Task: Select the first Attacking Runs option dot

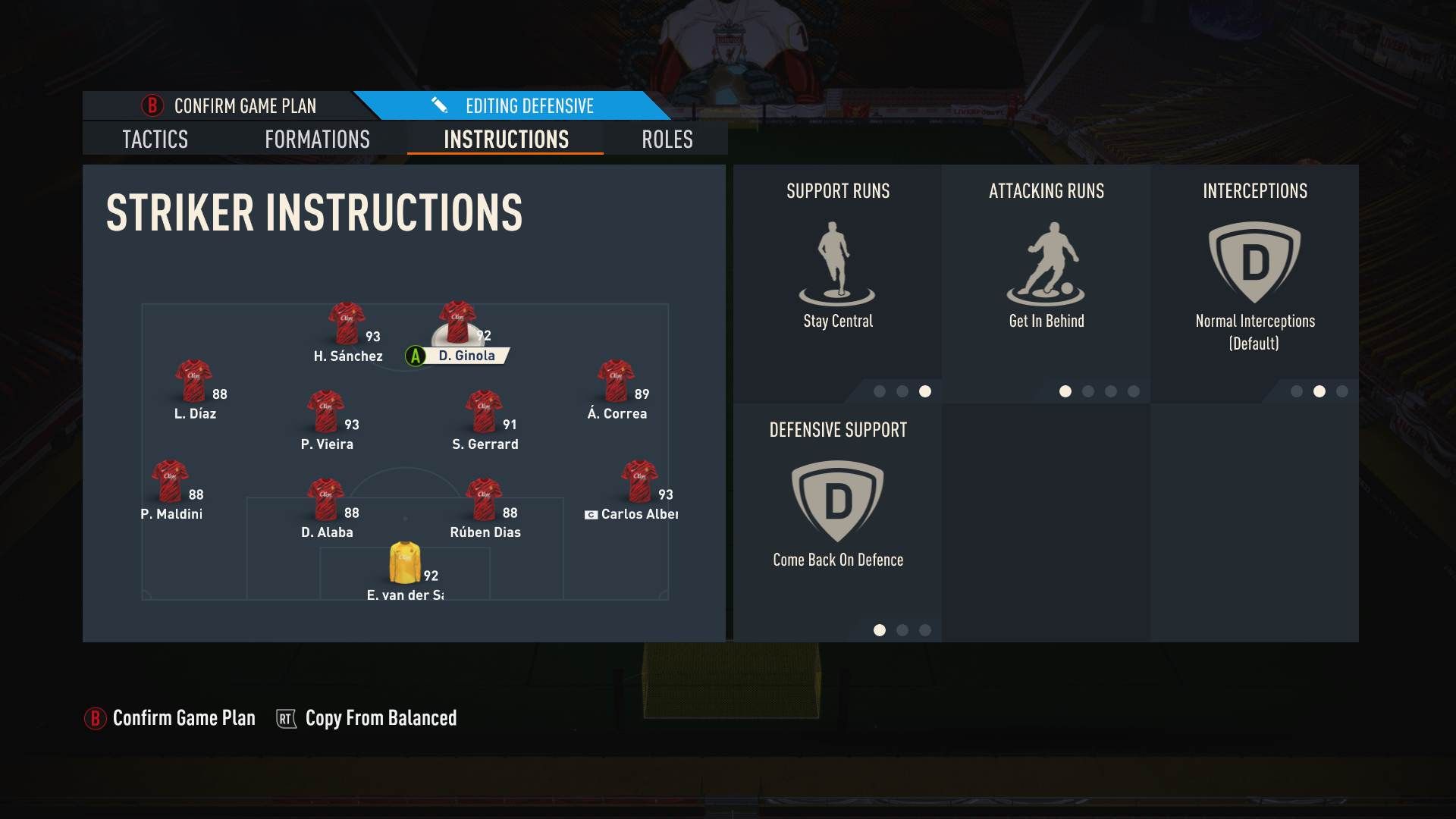Action: [x=1066, y=392]
